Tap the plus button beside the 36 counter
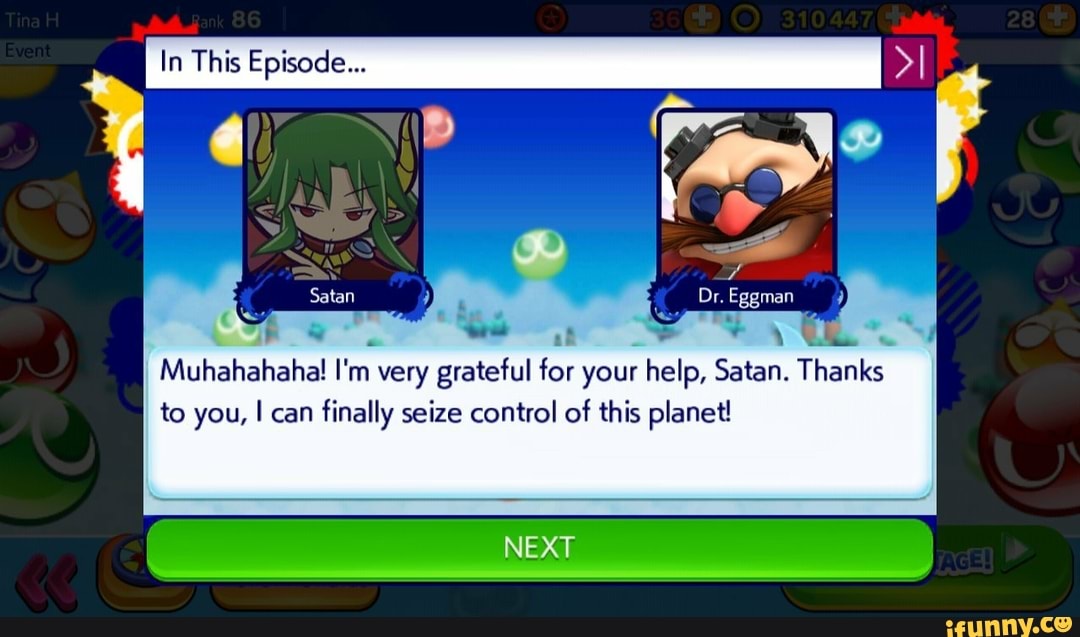The image size is (1080, 637). [x=701, y=18]
